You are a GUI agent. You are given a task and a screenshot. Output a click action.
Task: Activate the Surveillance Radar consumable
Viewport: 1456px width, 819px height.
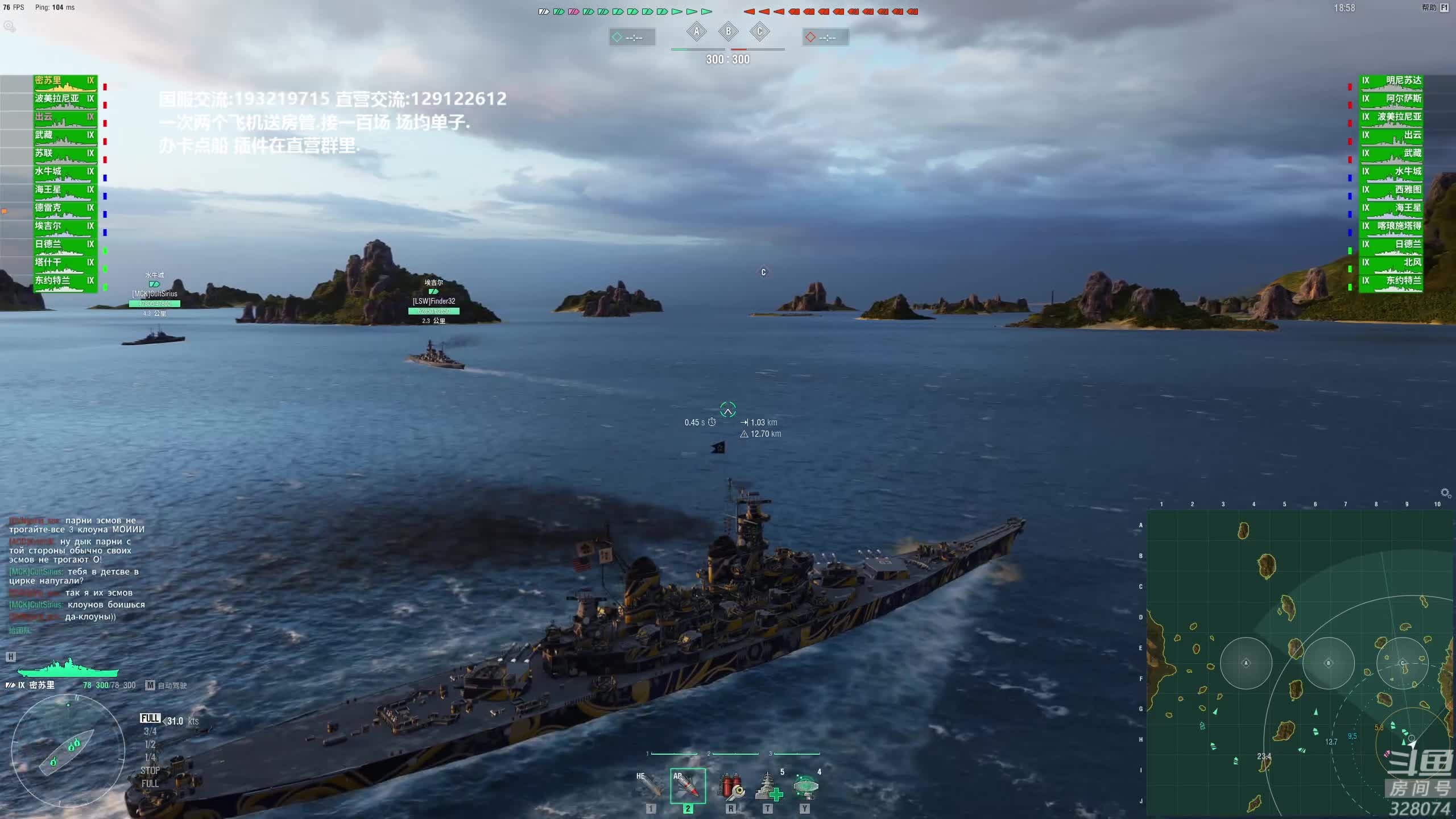(x=805, y=786)
